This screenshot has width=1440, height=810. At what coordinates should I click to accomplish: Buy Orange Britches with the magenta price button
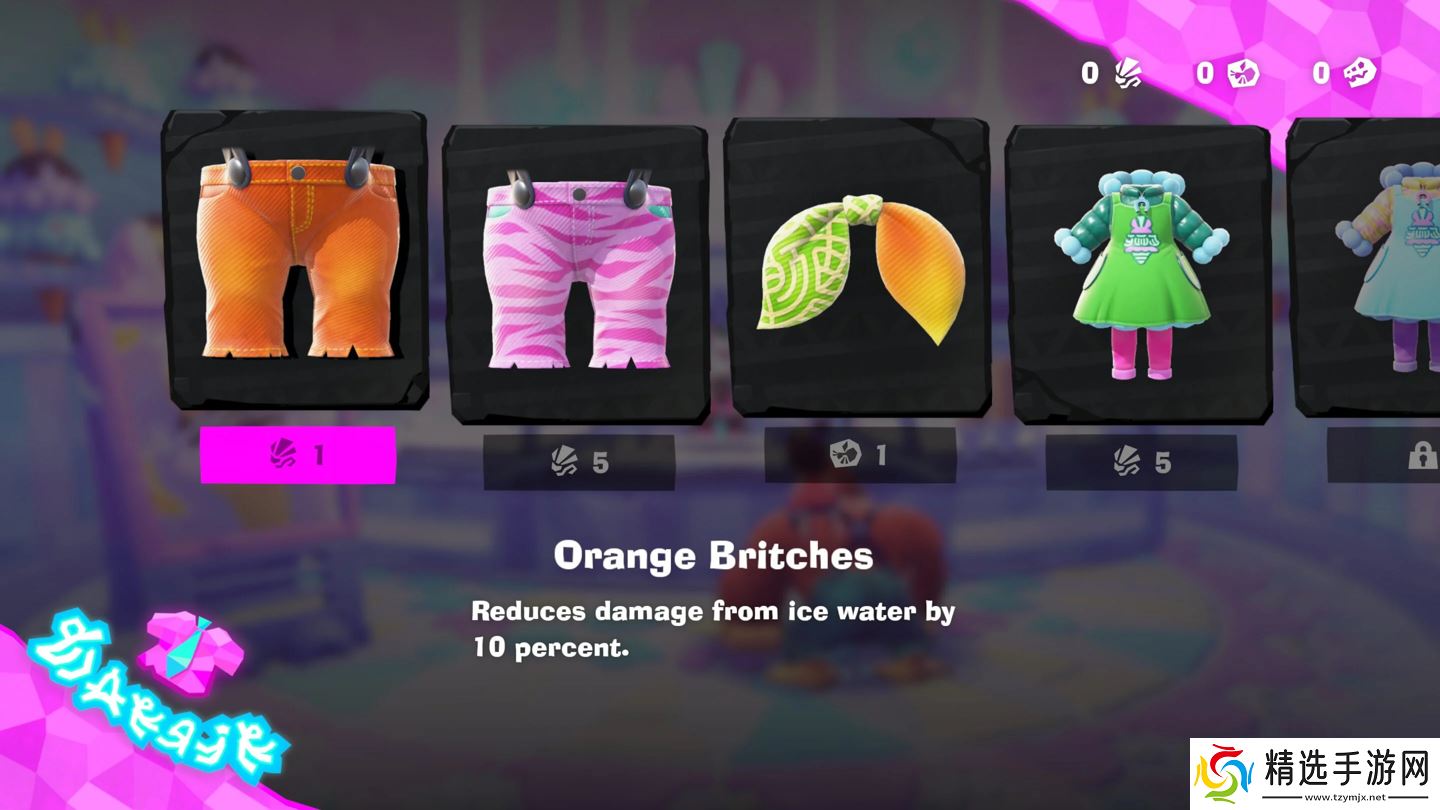click(x=298, y=455)
